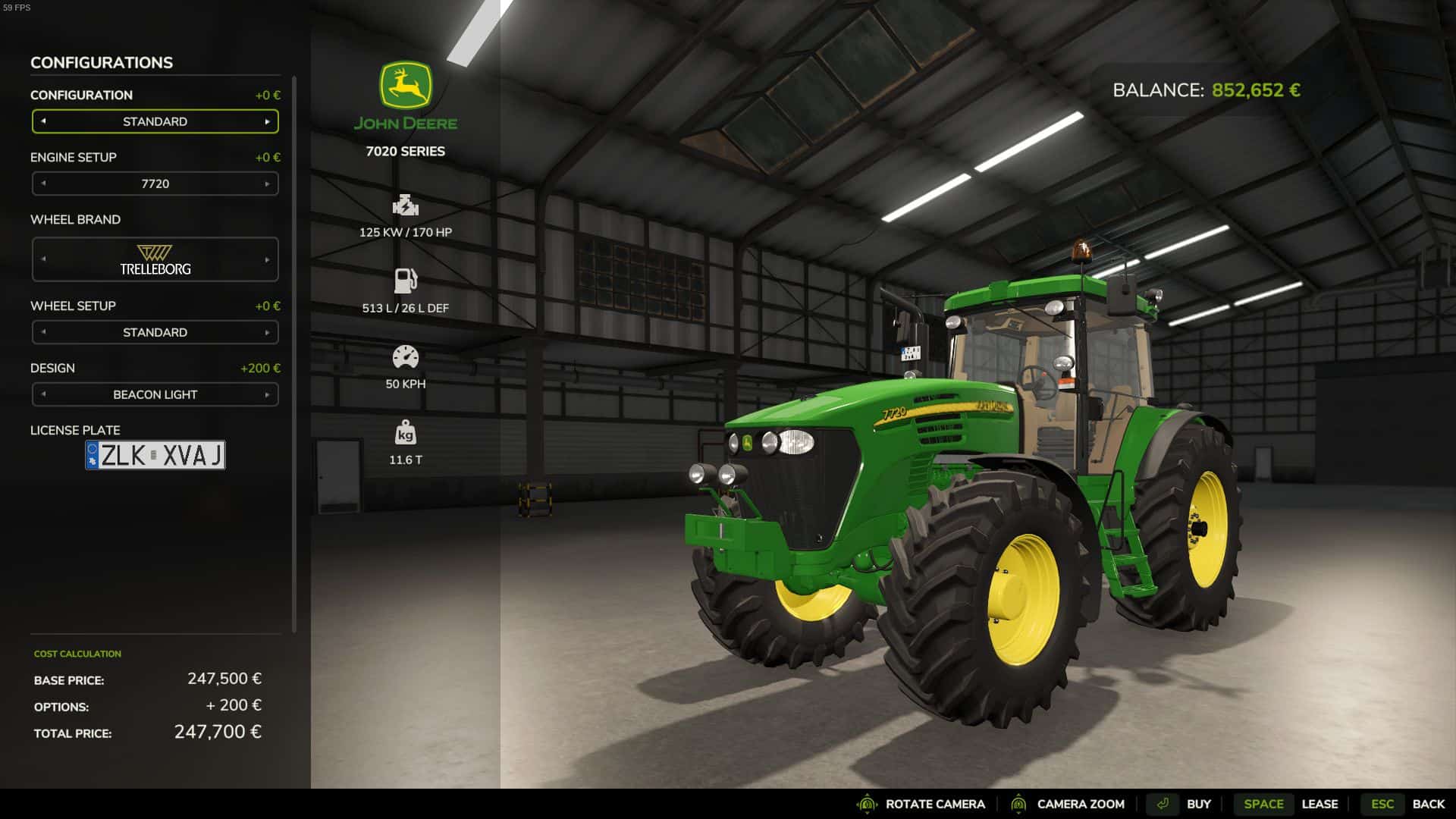Switch to previous Wheel Brand

coord(43,259)
